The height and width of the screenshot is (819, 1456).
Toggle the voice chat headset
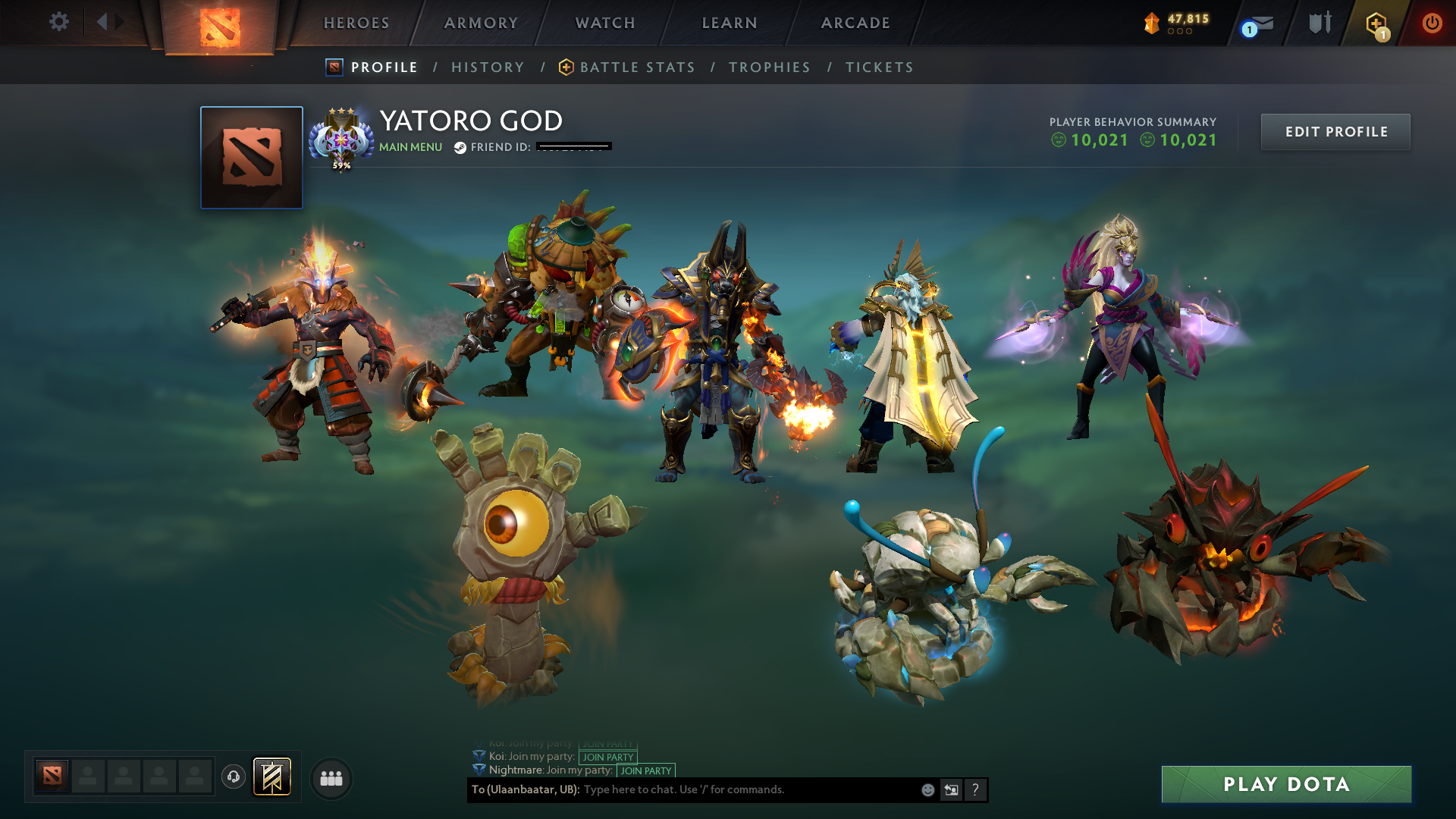(x=233, y=777)
